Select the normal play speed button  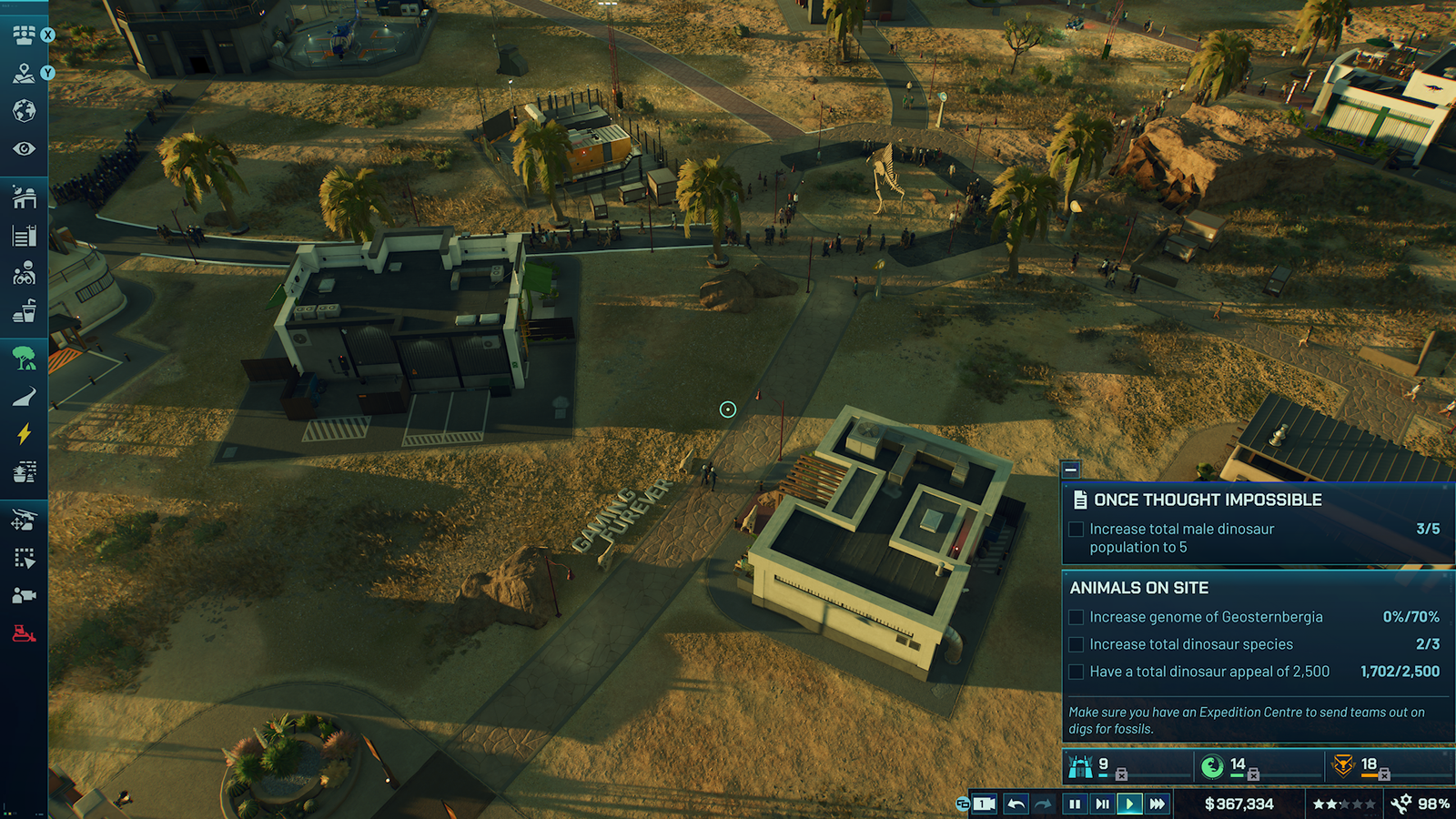point(1129,804)
